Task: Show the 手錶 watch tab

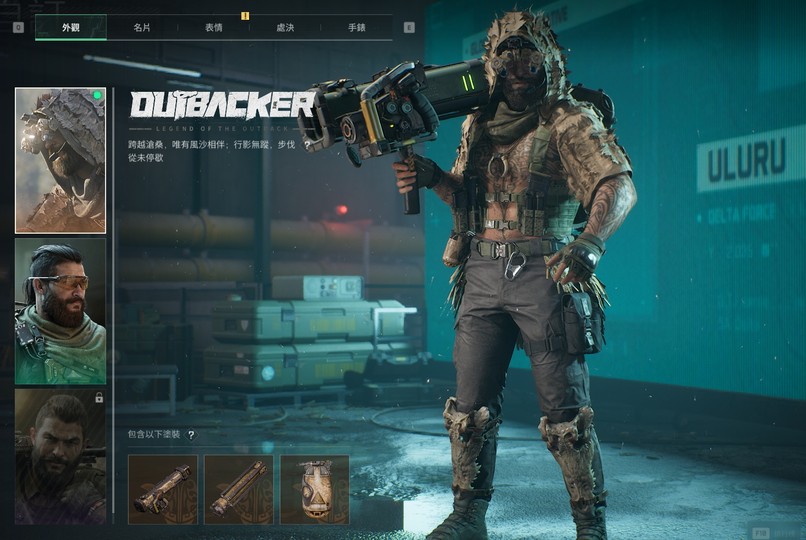Action: click(x=356, y=28)
